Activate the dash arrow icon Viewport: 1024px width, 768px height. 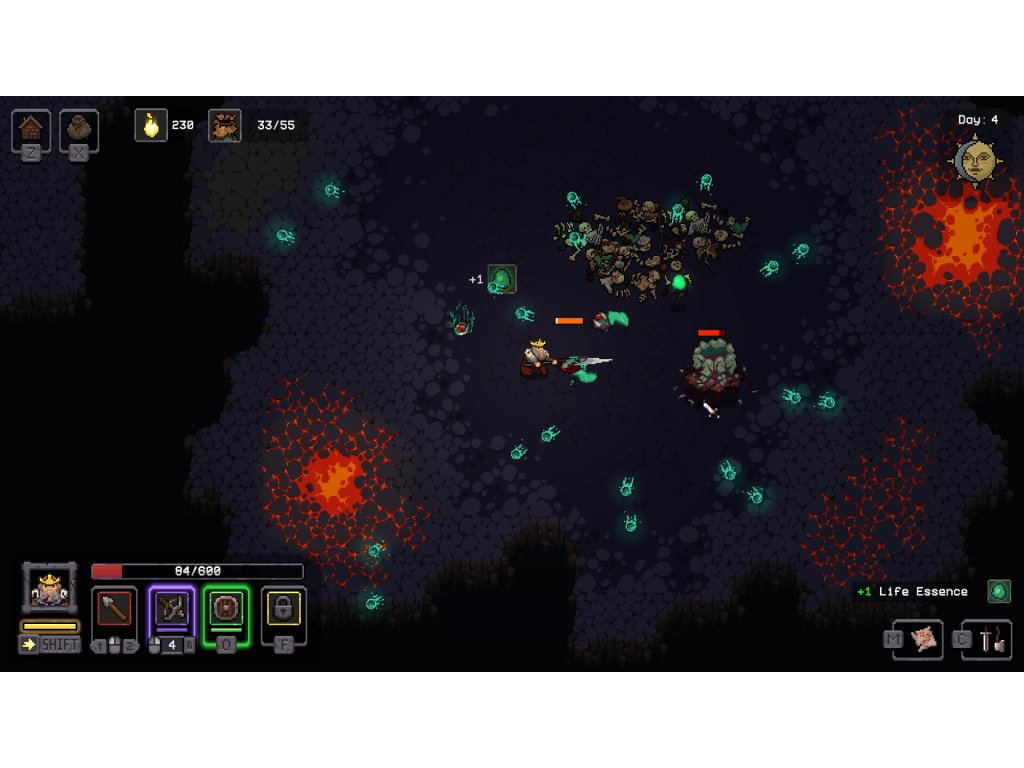[x=28, y=645]
